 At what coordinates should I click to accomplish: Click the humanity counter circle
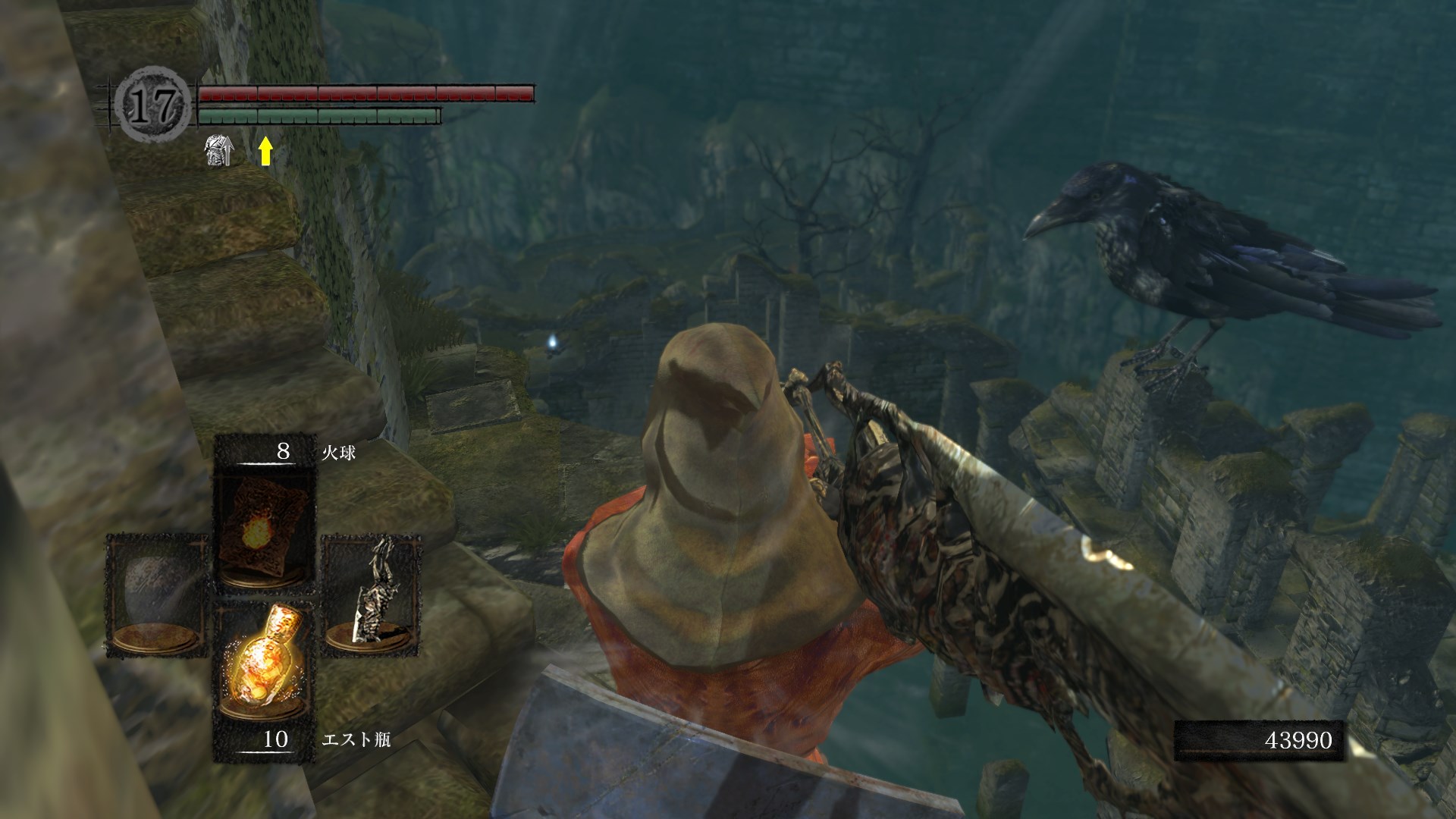point(154,107)
